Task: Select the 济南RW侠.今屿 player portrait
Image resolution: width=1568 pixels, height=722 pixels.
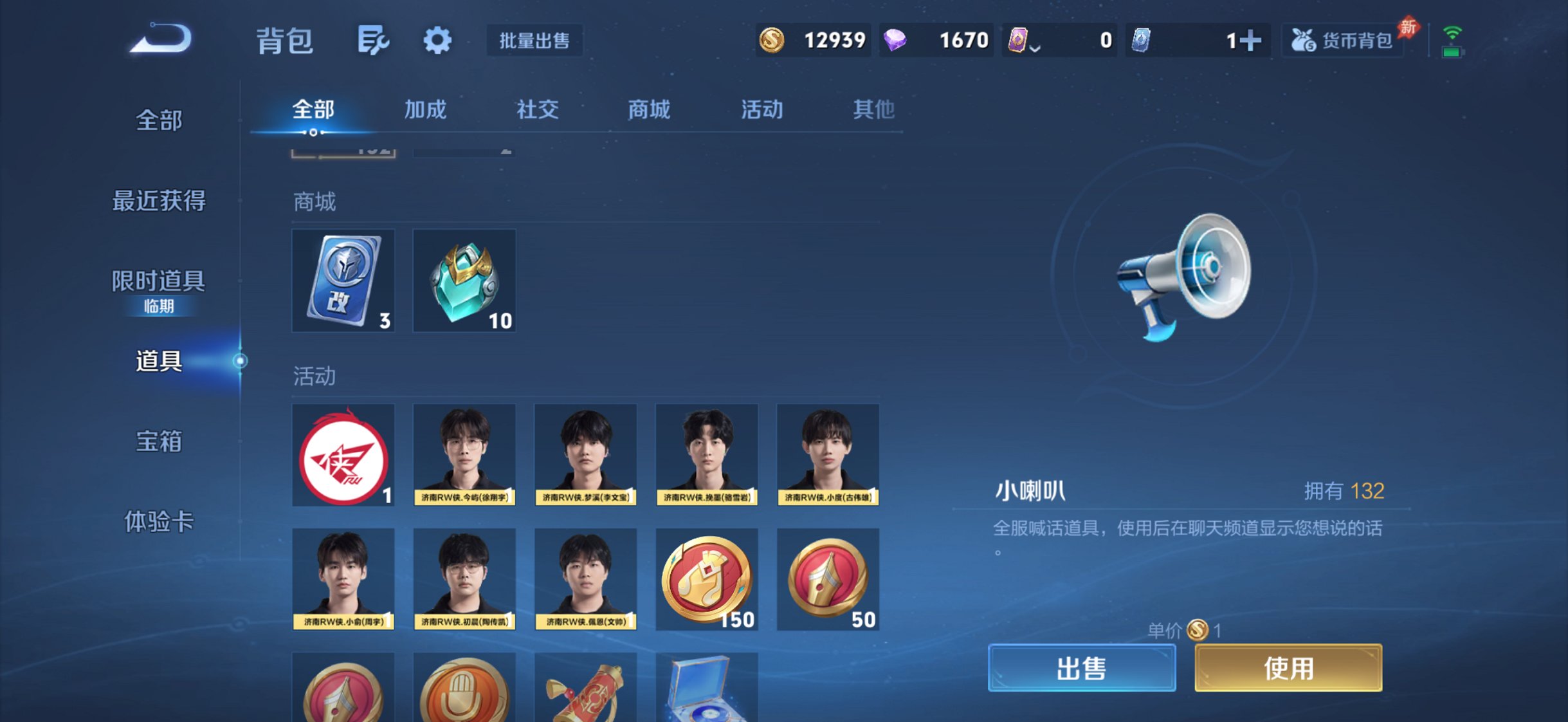Action: pyautogui.click(x=464, y=454)
